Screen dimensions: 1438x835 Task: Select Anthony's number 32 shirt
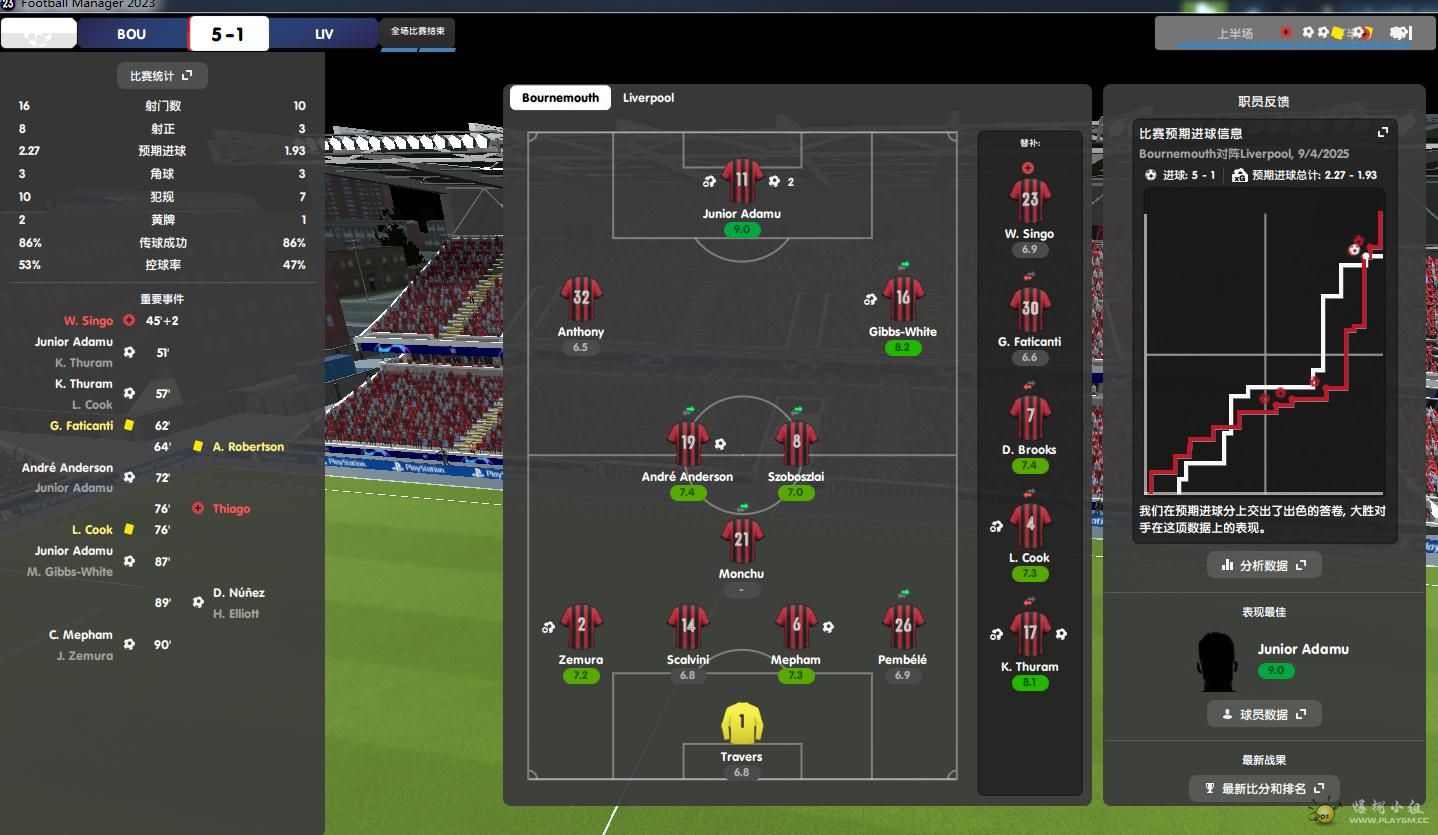coord(581,298)
